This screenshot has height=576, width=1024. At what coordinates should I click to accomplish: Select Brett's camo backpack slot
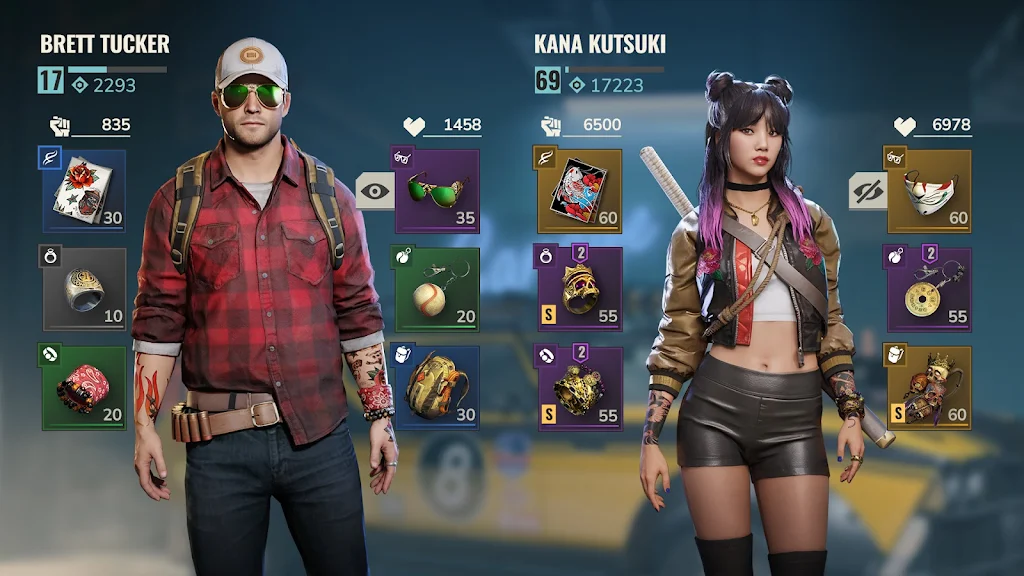(x=437, y=388)
